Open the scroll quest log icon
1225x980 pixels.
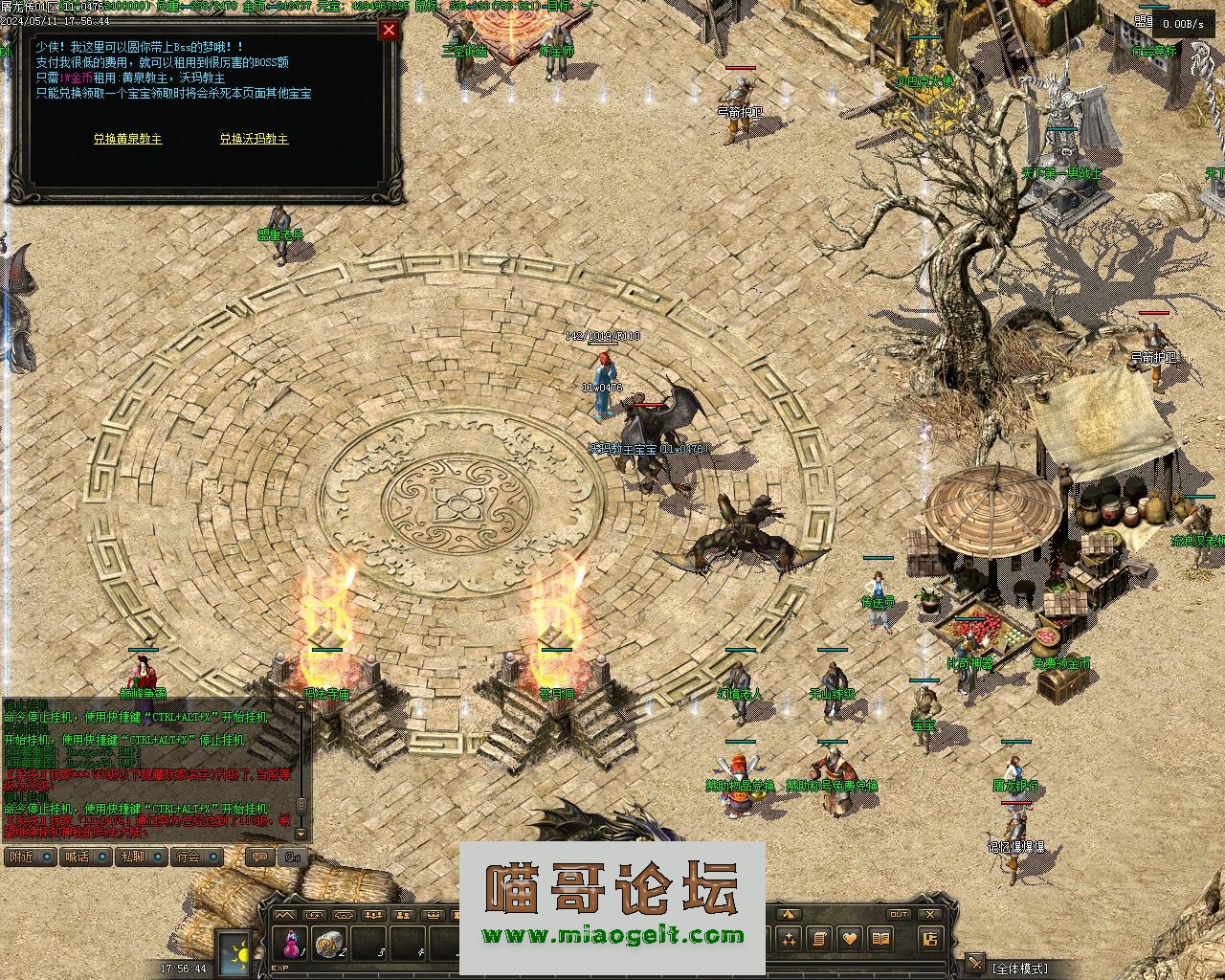point(819,939)
